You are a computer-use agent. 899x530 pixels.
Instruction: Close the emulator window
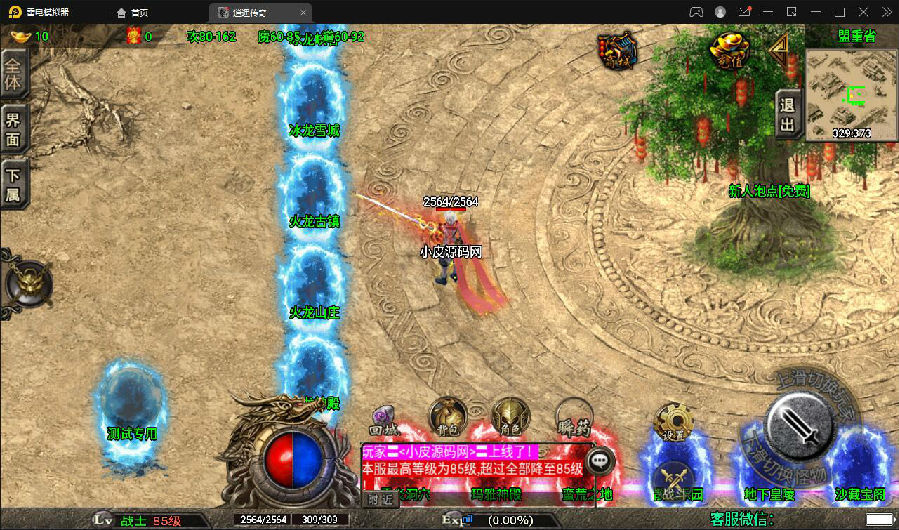tap(881, 11)
